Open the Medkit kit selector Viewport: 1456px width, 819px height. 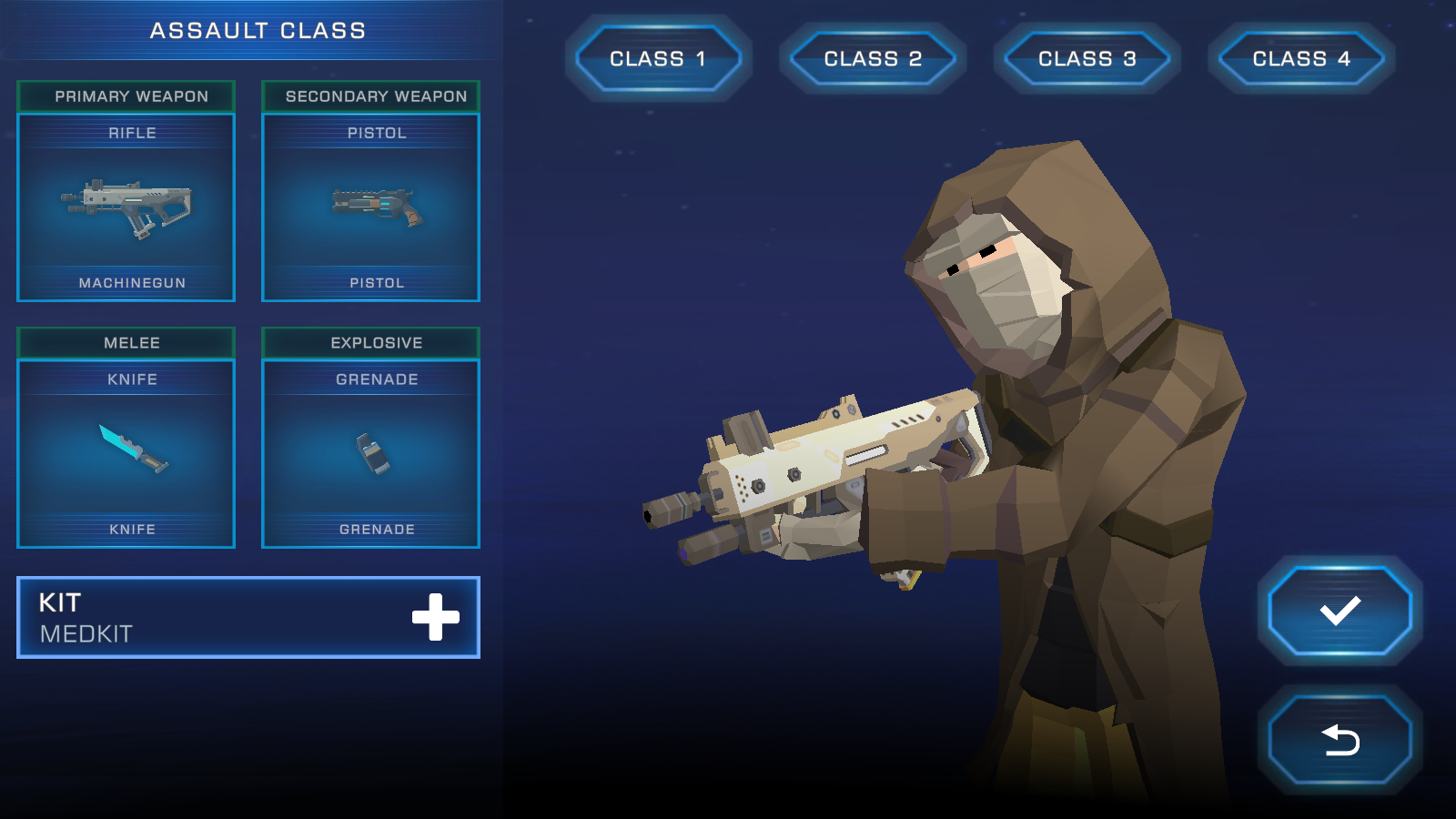pos(248,617)
